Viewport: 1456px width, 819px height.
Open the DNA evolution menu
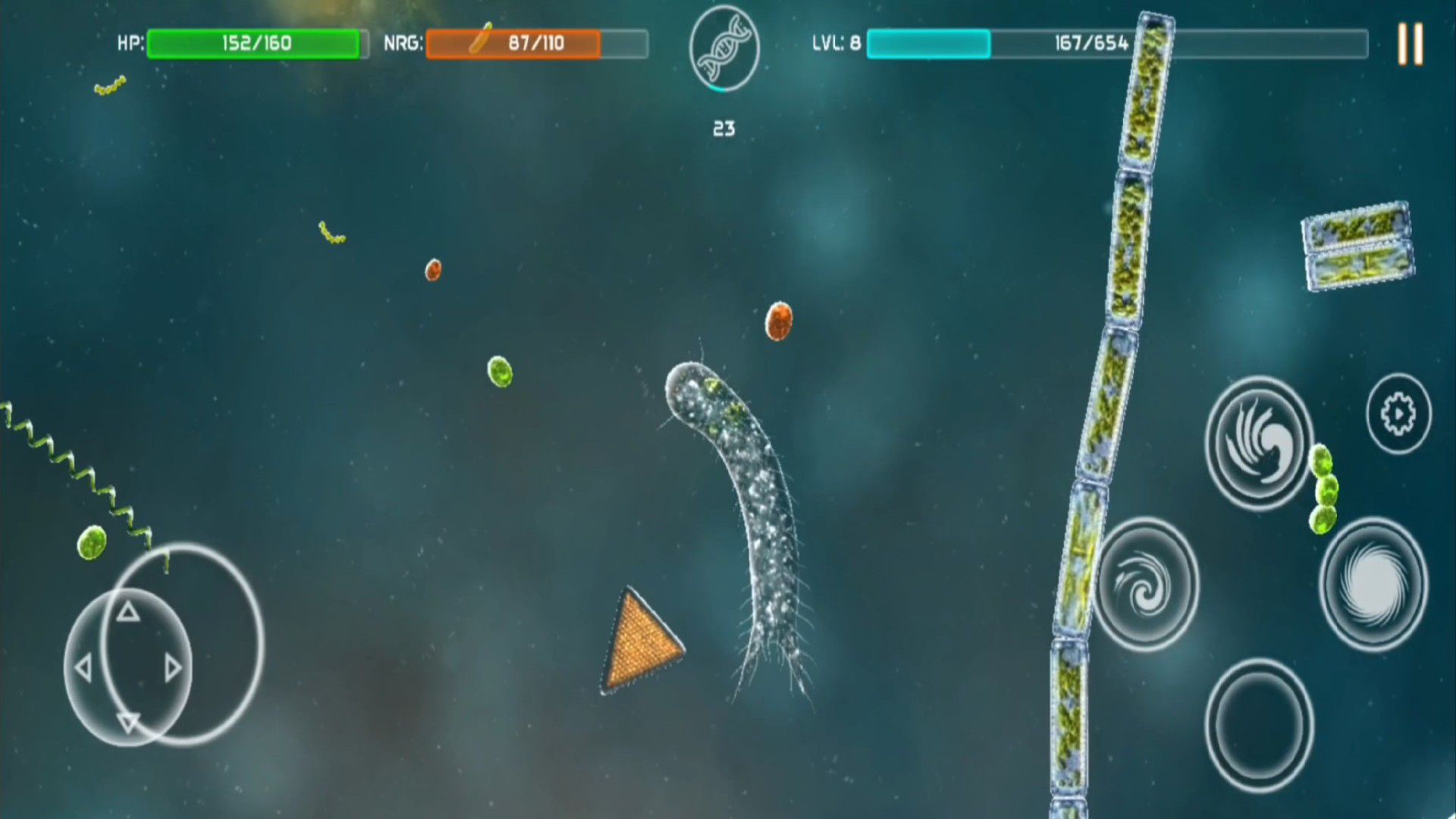724,49
